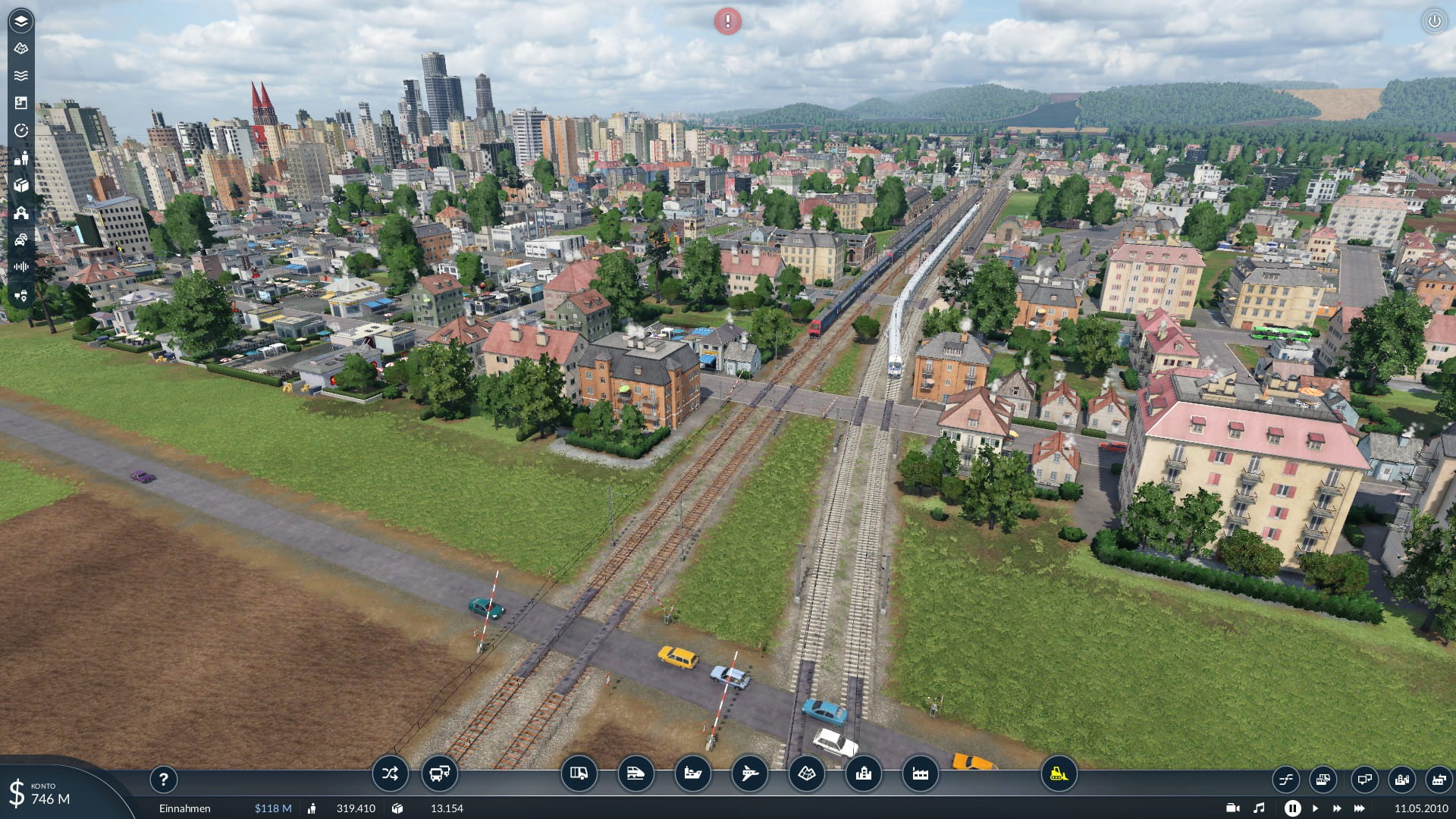The image size is (1456, 819).
Task: Select the bulldozer demolish tool
Action: pos(1059,774)
